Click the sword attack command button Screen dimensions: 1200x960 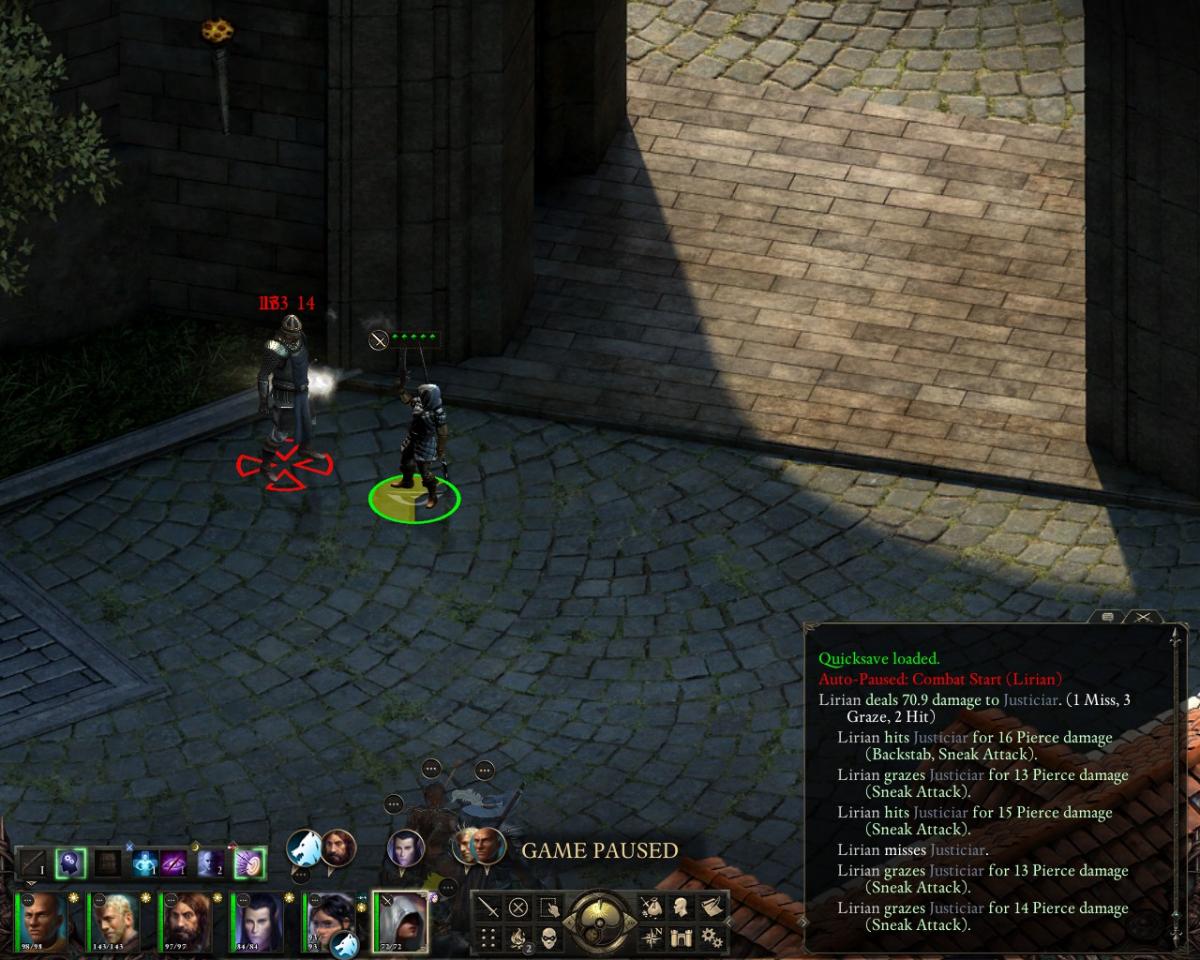488,908
